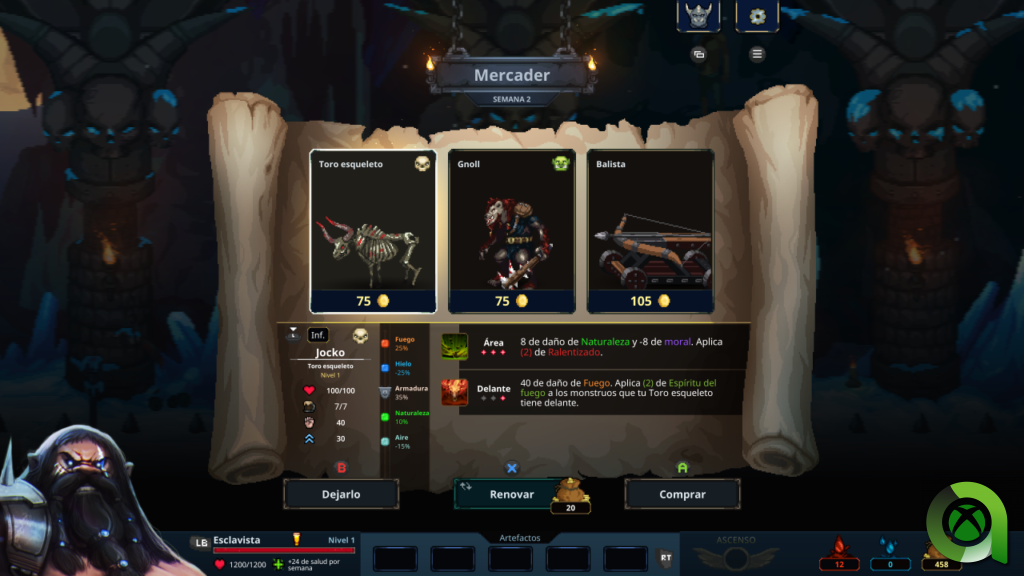
Task: Open the settings gear icon
Action: pyautogui.click(x=757, y=16)
